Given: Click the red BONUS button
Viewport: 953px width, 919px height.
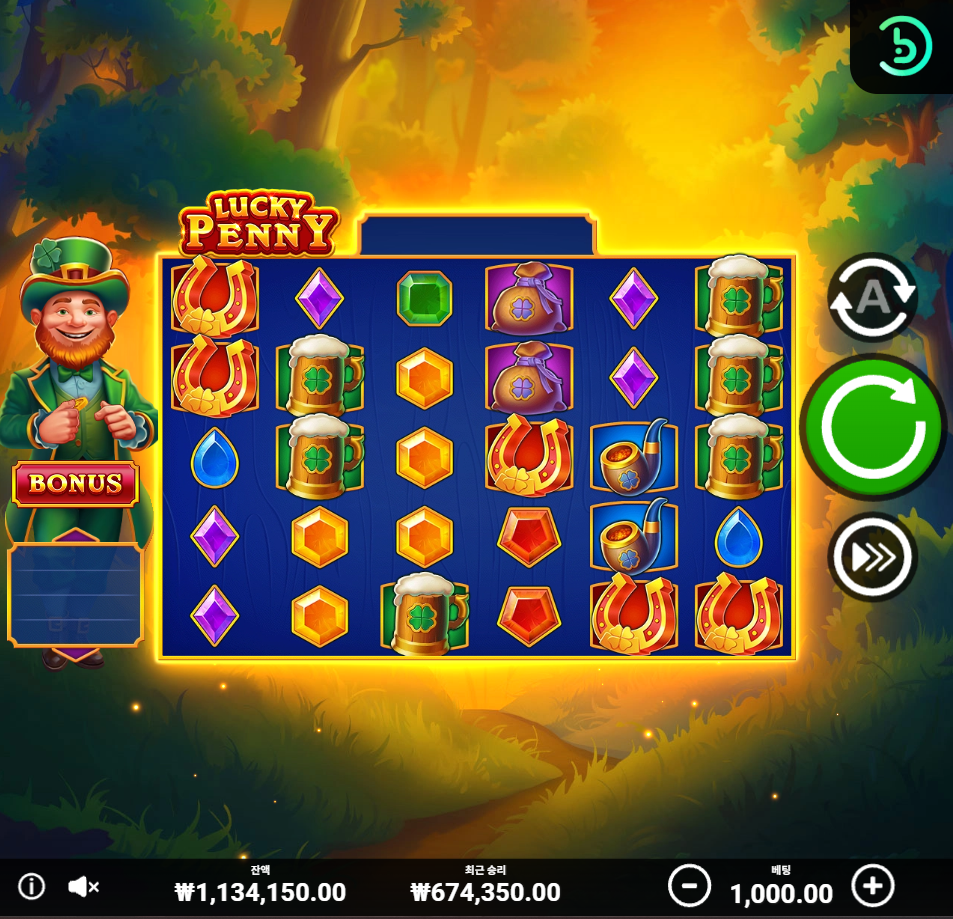Looking at the screenshot, I should pos(76,484).
